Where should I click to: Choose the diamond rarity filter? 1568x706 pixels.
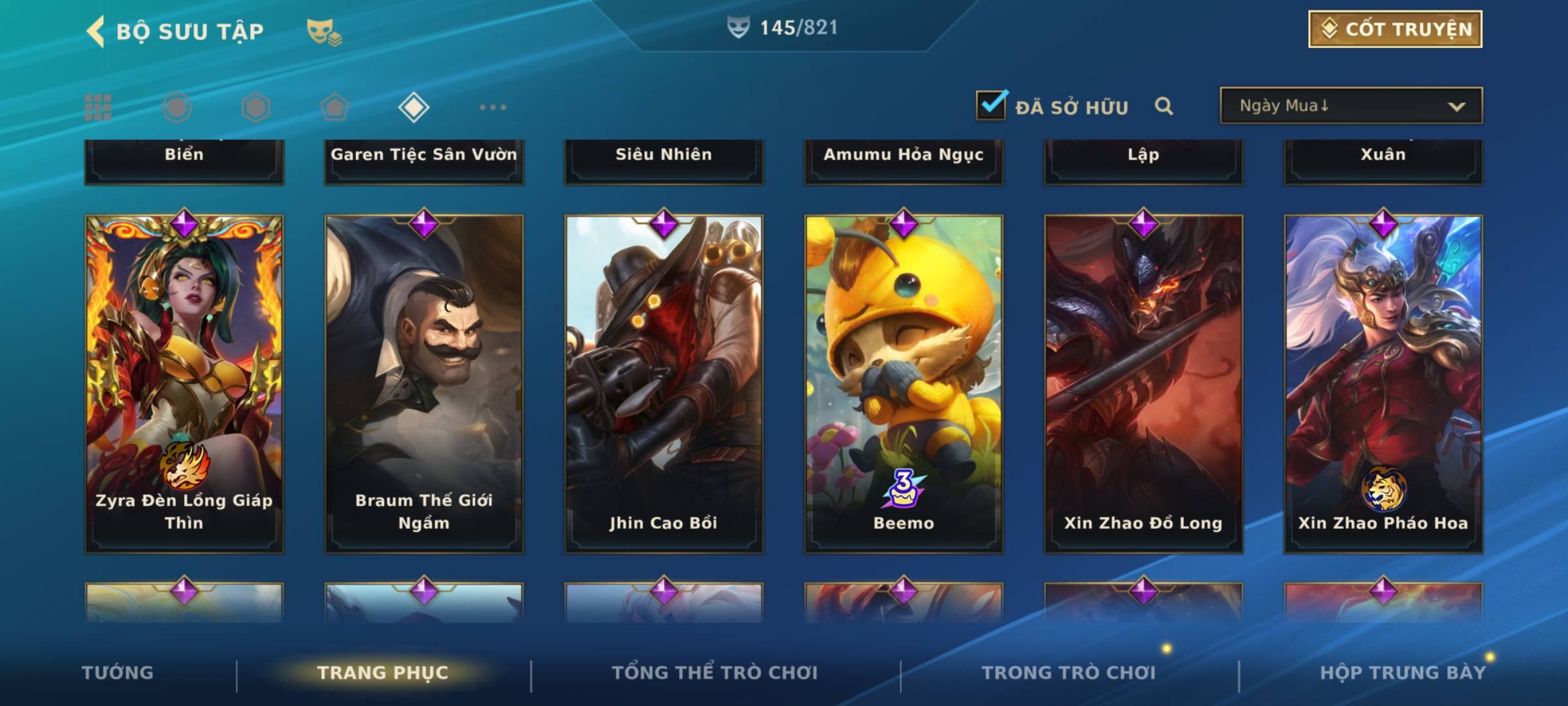coord(414,107)
